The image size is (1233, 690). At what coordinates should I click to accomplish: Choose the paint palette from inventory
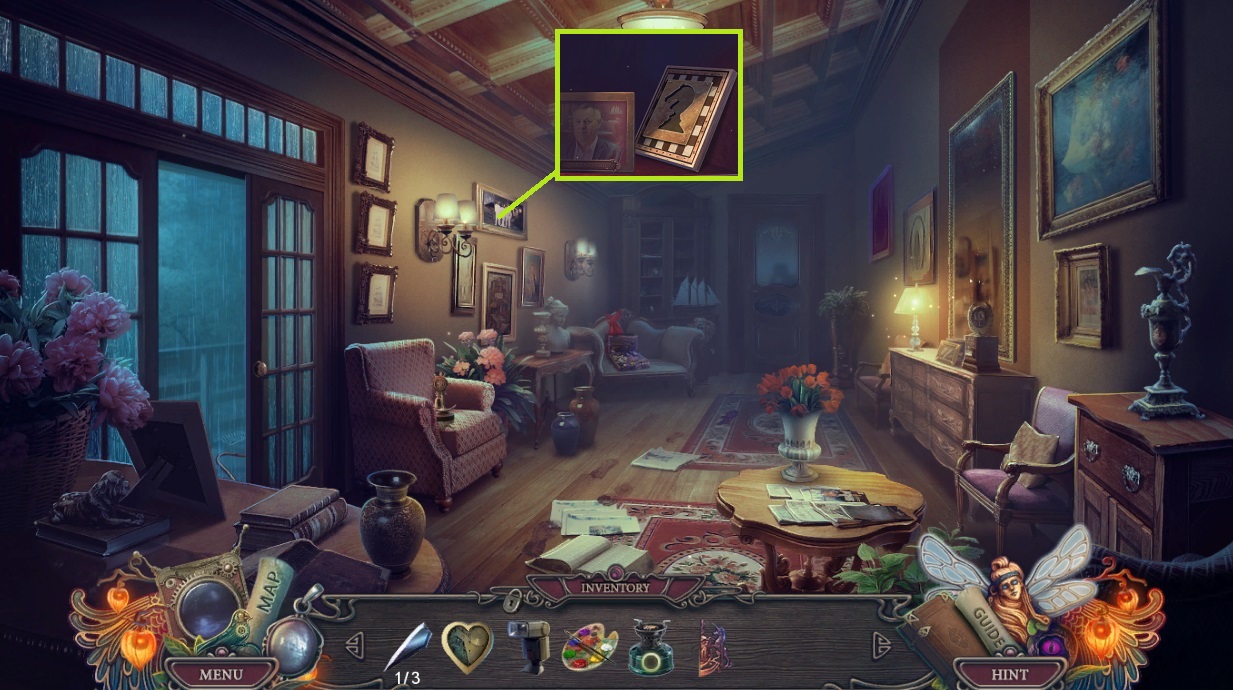coord(592,646)
